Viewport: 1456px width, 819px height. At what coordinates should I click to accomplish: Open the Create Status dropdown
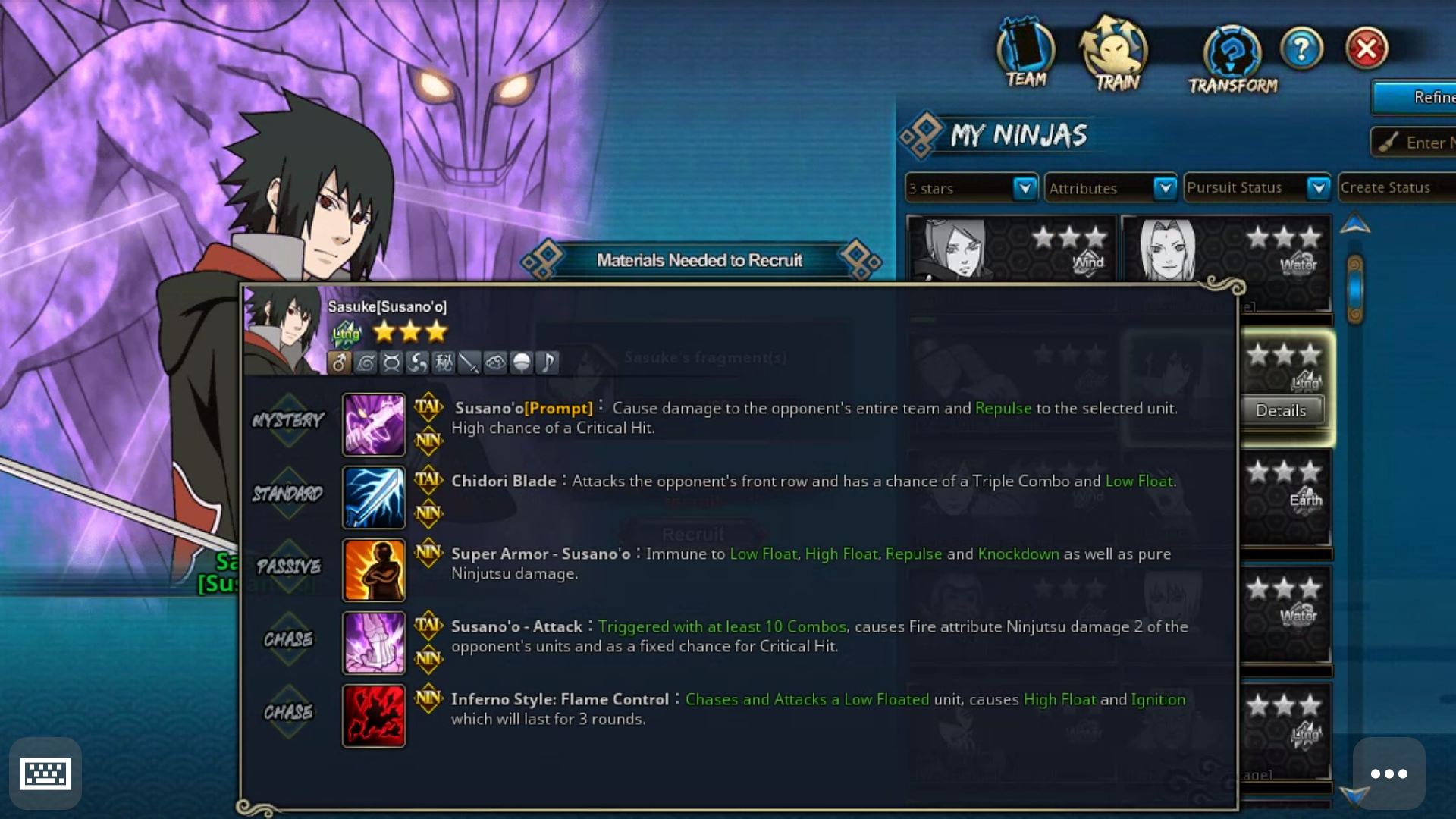[x=1395, y=188]
